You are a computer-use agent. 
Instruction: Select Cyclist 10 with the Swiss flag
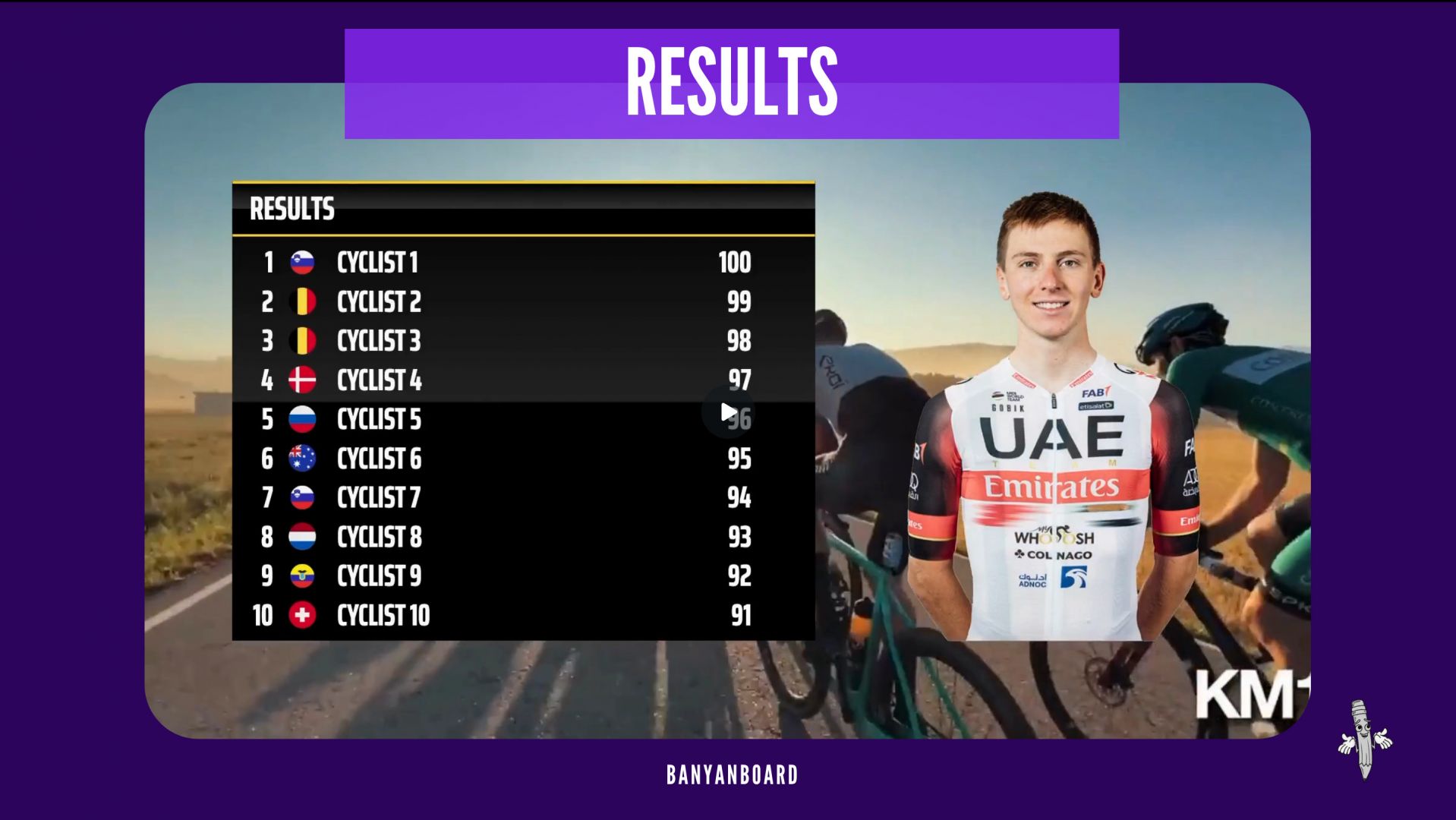[x=383, y=616]
